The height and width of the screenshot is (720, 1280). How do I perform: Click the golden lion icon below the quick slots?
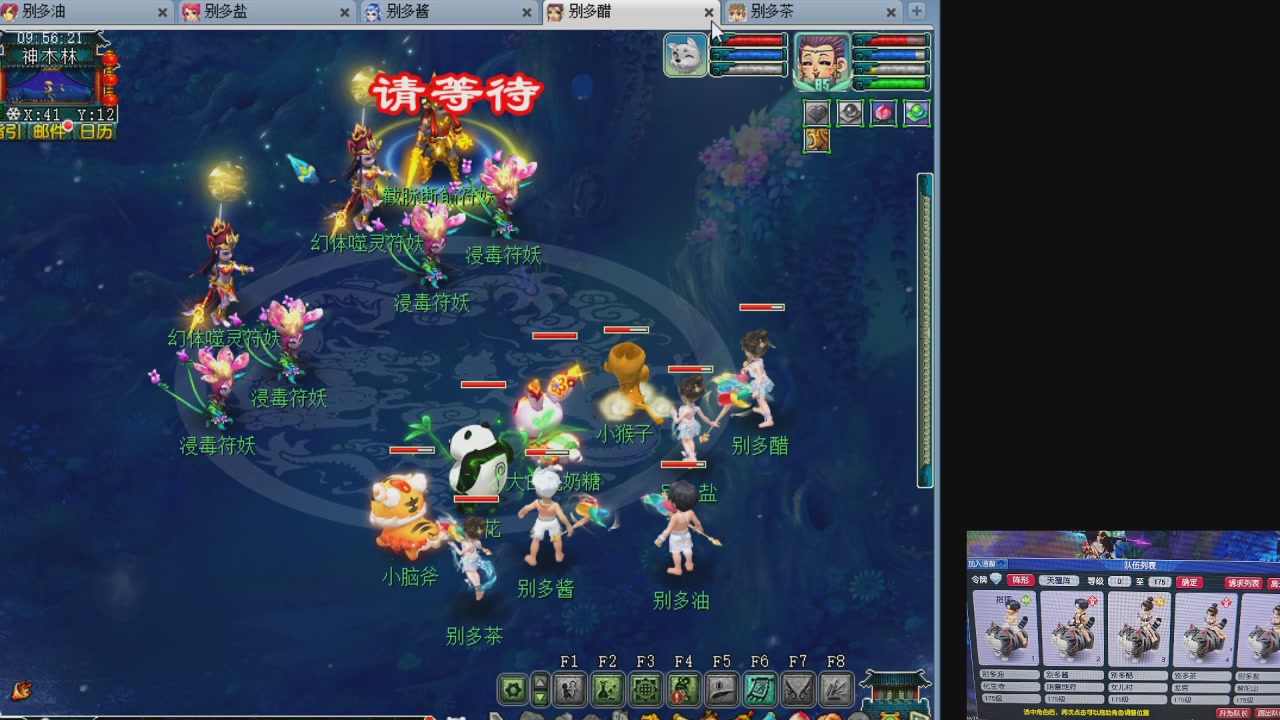click(x=817, y=141)
